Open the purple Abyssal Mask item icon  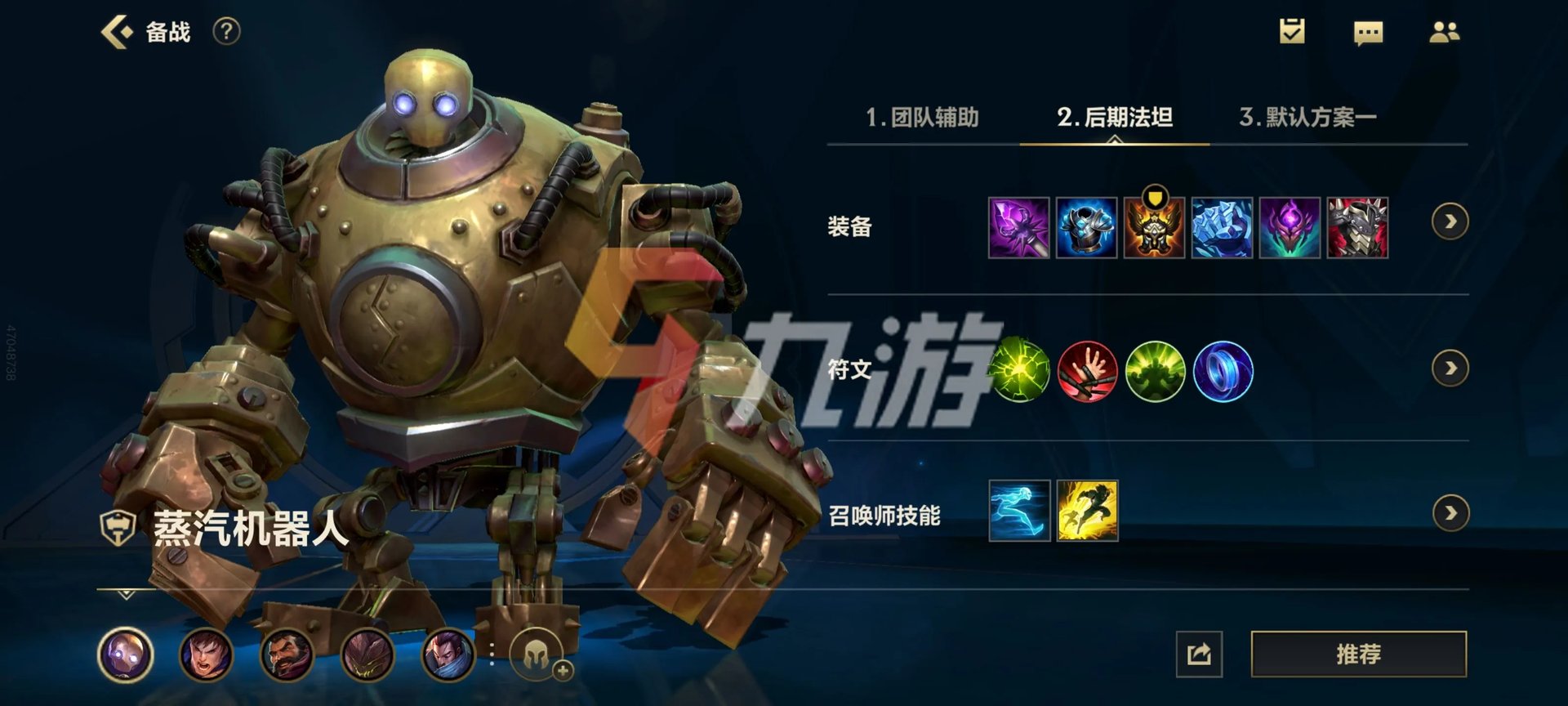[x=1290, y=229]
